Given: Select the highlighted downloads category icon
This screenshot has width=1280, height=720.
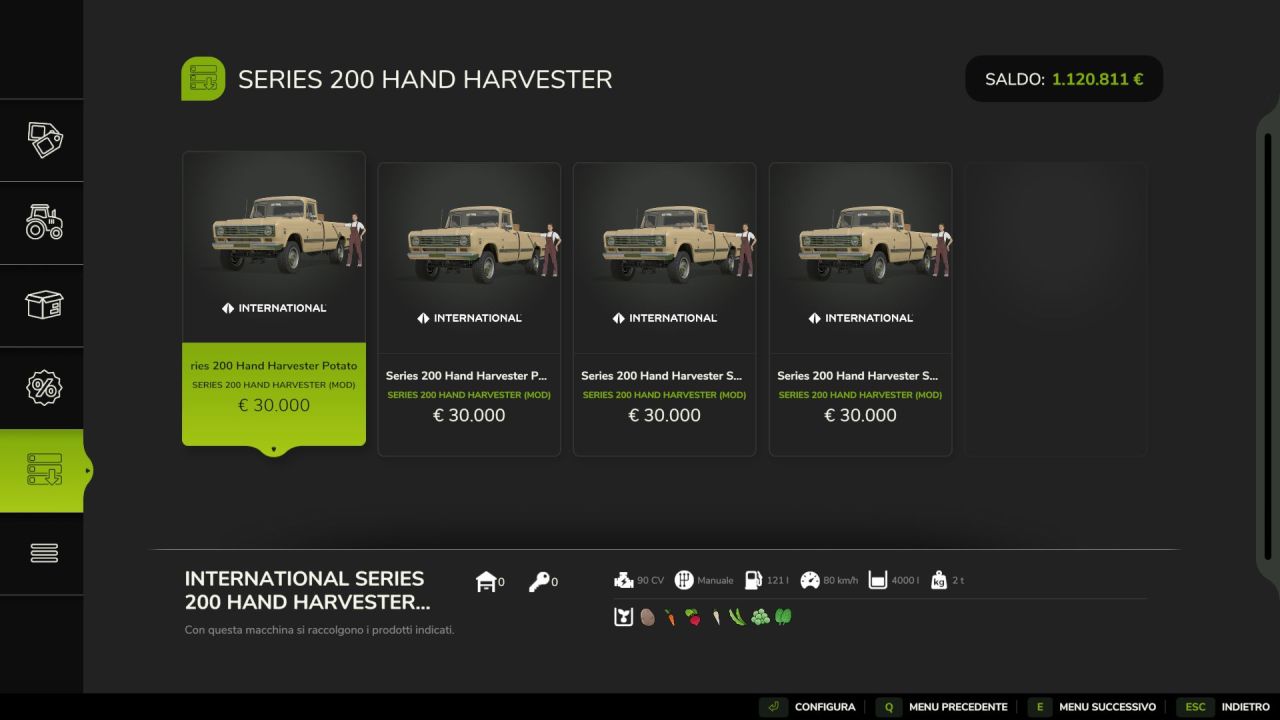Looking at the screenshot, I should click(42, 470).
